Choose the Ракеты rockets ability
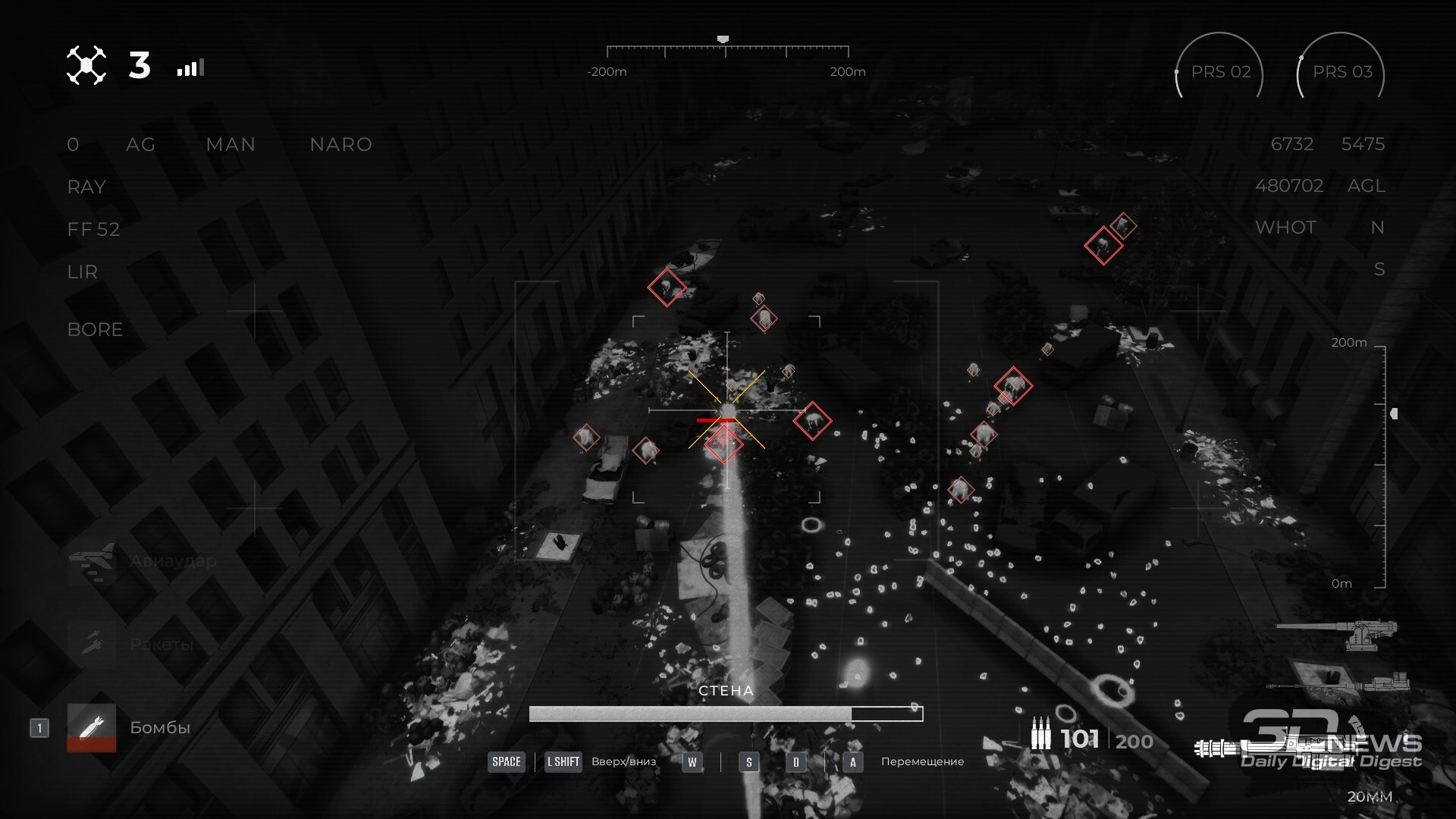The height and width of the screenshot is (819, 1456). click(92, 644)
